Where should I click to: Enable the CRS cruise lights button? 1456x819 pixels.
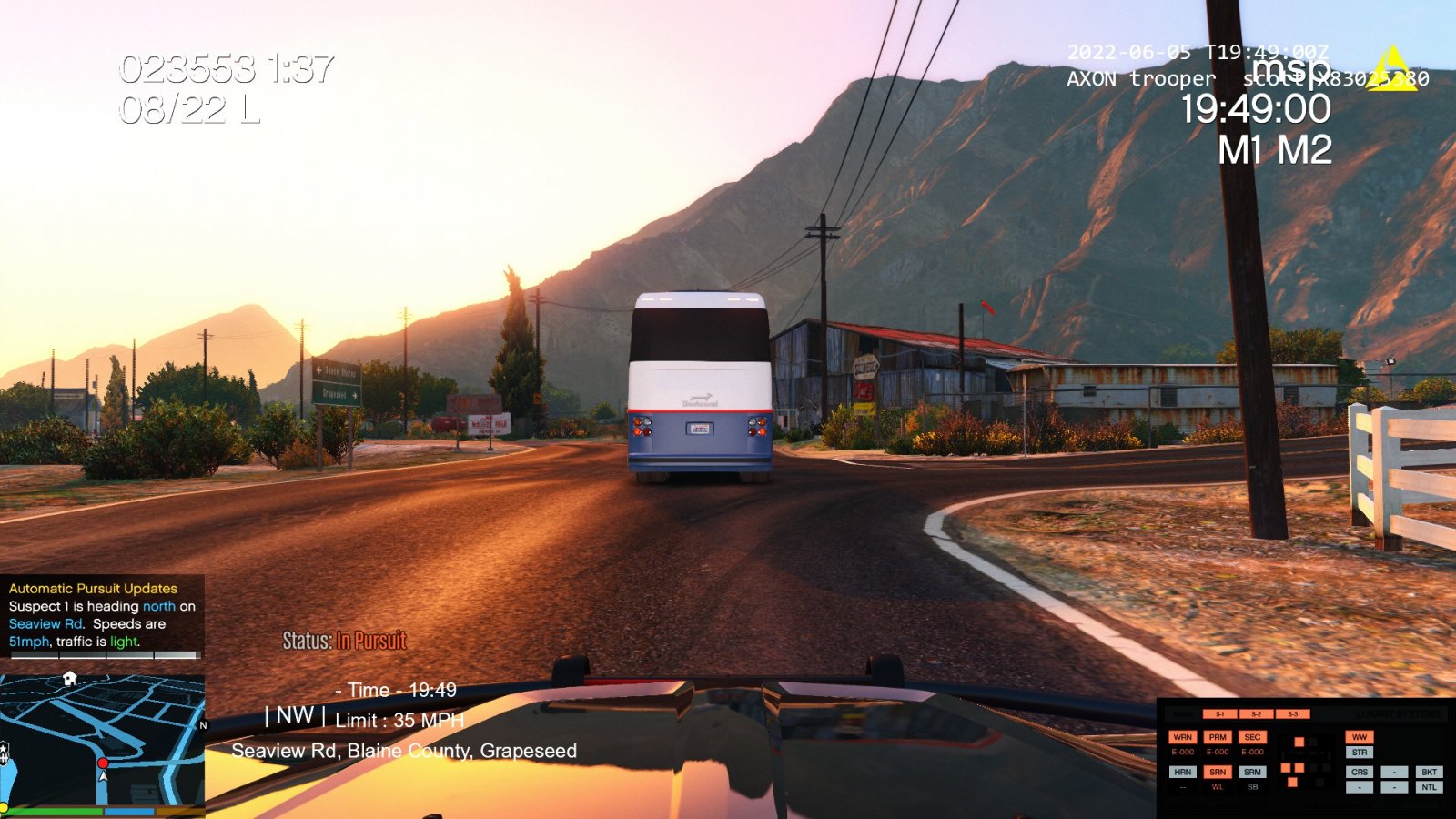pyautogui.click(x=1360, y=772)
